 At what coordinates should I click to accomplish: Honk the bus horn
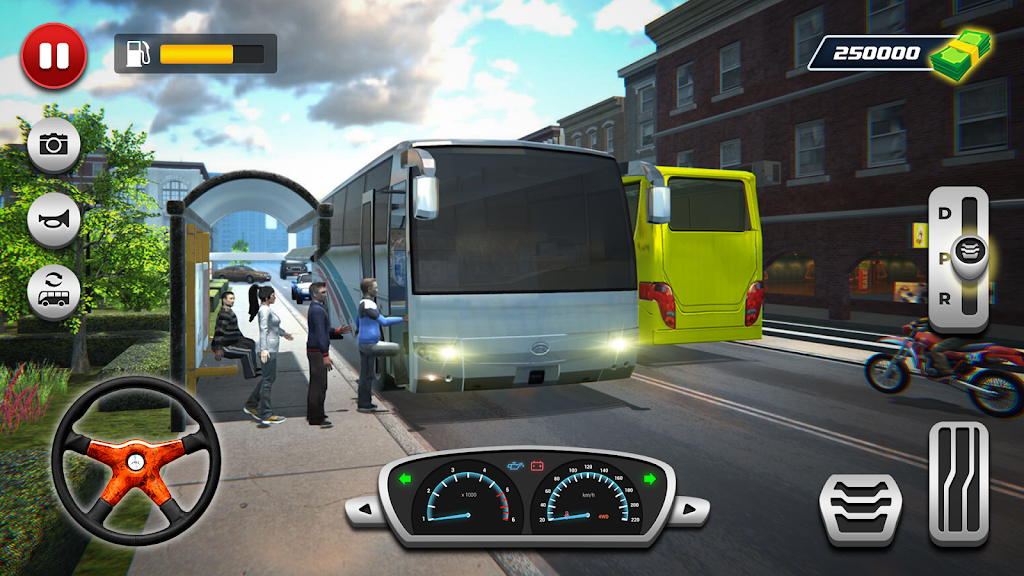pos(54,219)
